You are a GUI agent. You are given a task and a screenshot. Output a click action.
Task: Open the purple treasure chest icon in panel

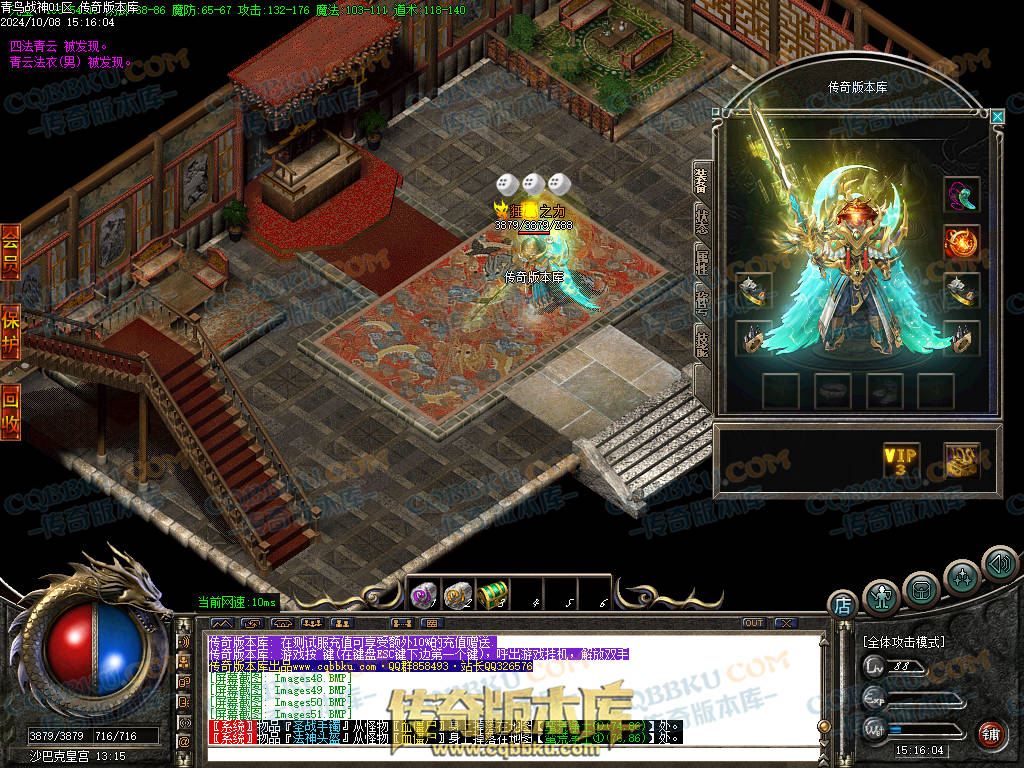click(x=962, y=460)
